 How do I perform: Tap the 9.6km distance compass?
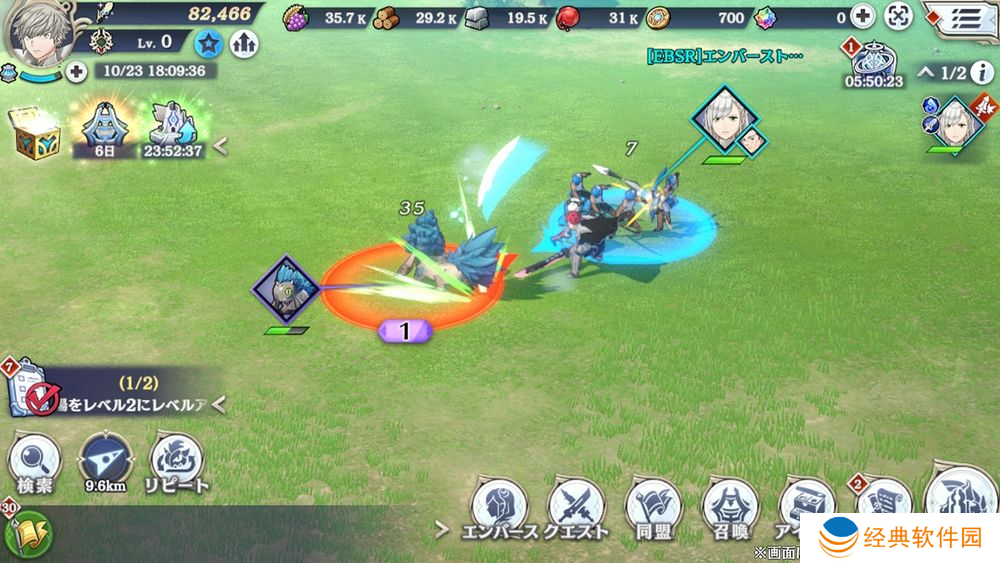(105, 464)
